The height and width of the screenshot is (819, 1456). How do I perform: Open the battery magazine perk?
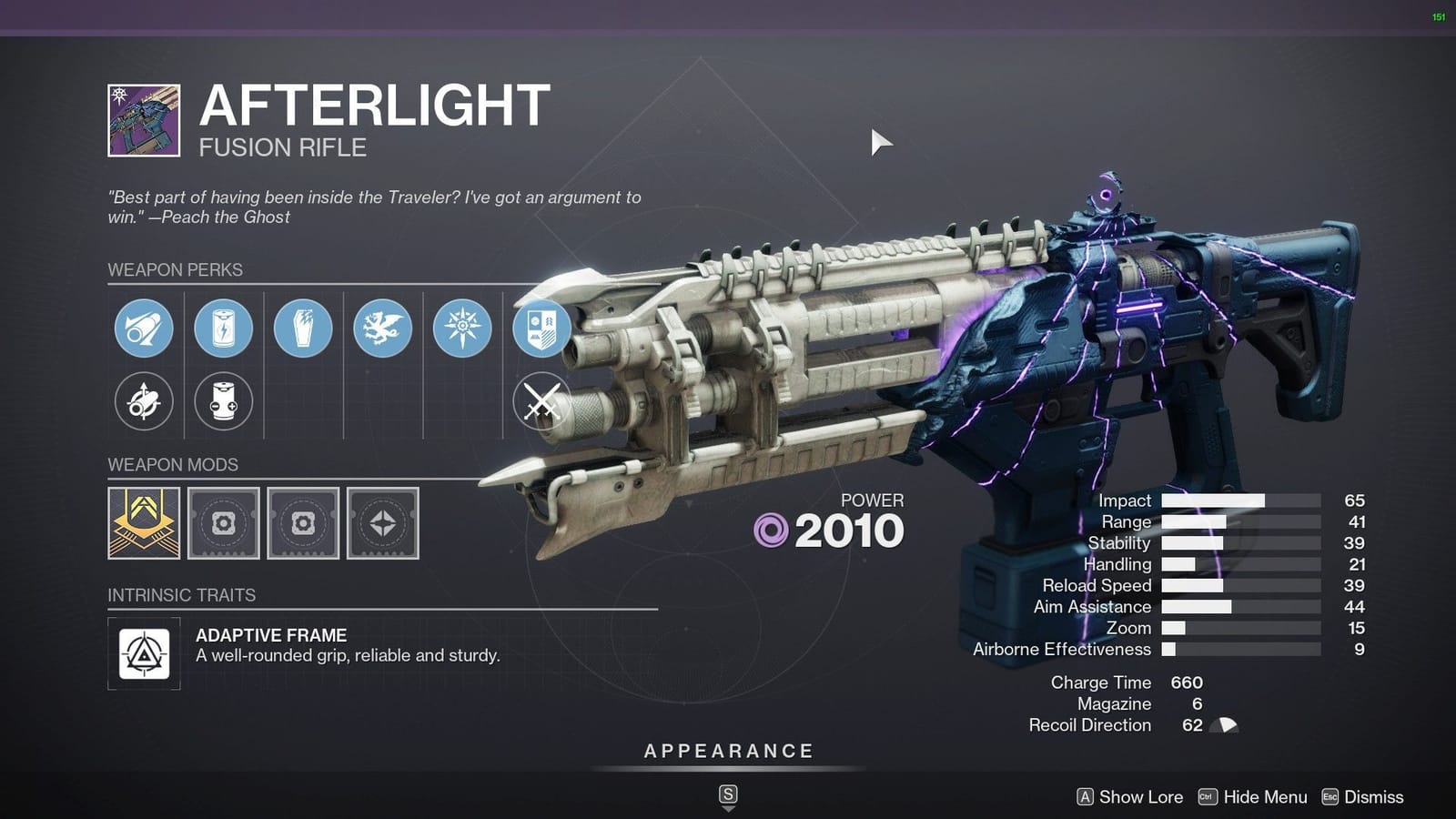224,329
